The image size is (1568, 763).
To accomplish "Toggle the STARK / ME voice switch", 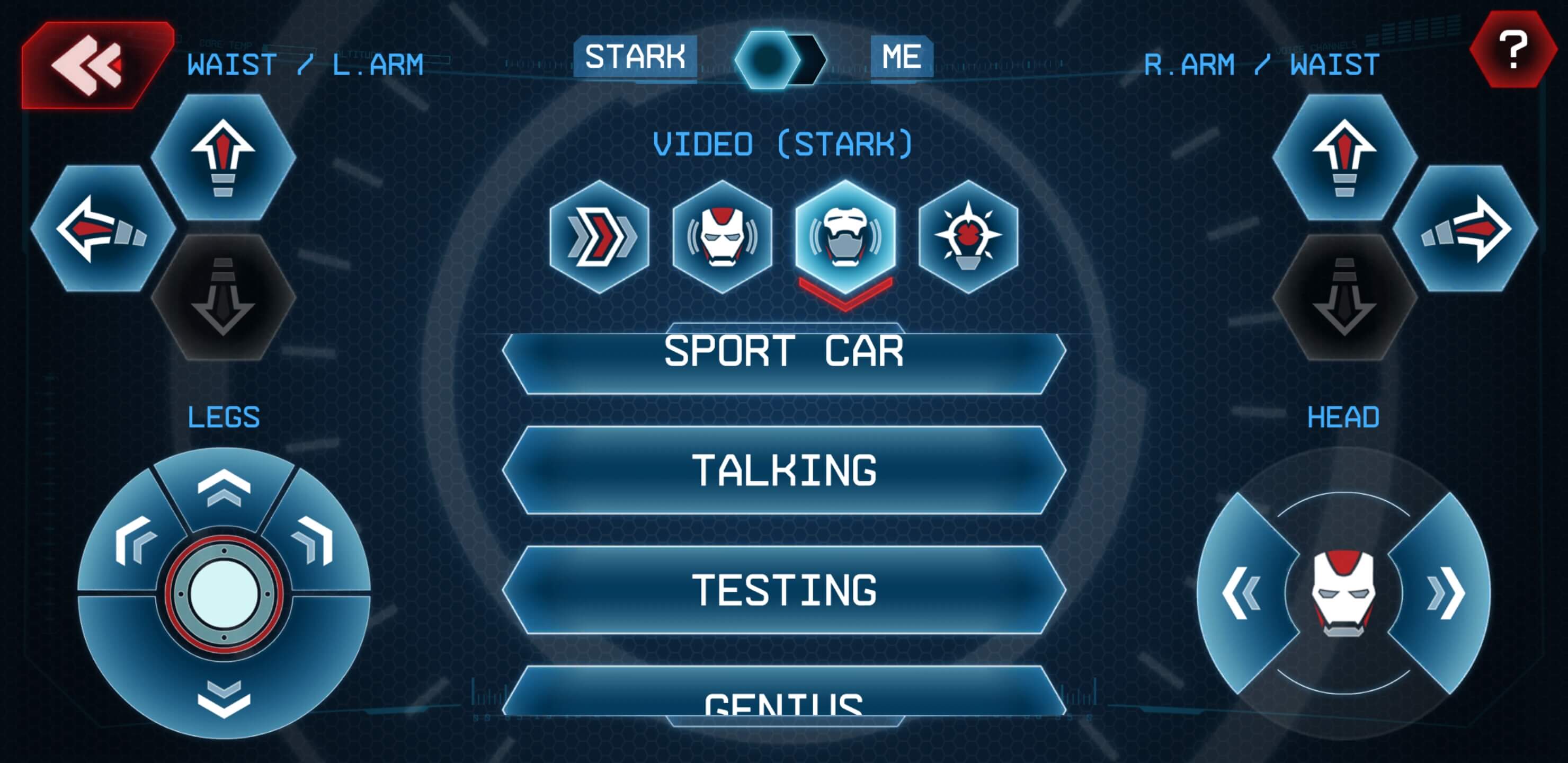I will [x=781, y=59].
